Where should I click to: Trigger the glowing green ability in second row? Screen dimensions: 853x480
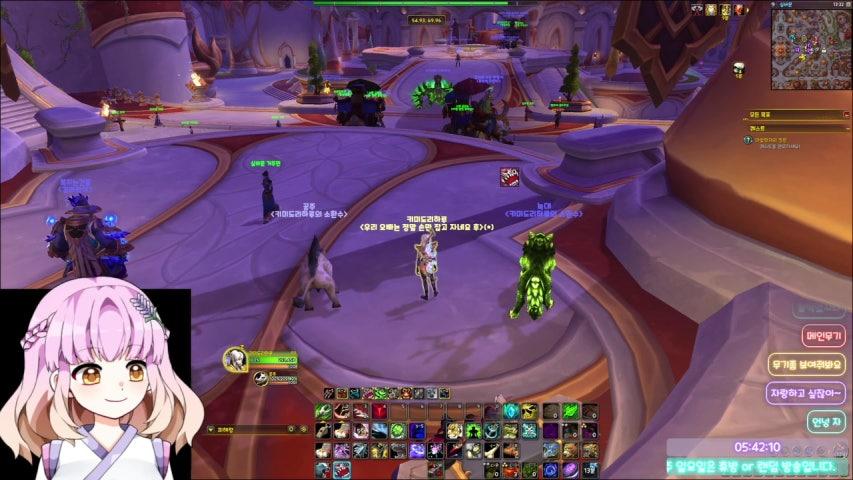(396, 430)
